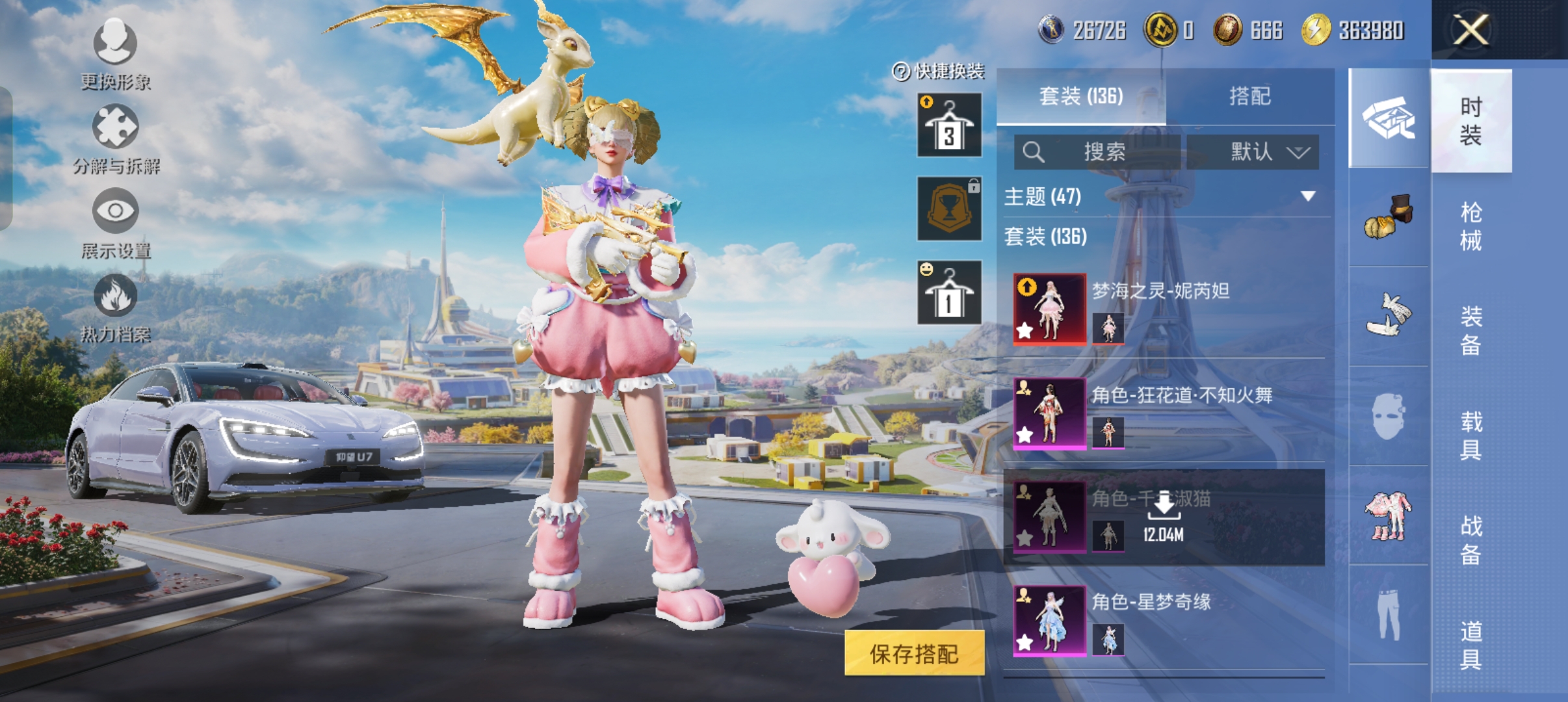Click the 搜索 search input field

[x=1099, y=151]
